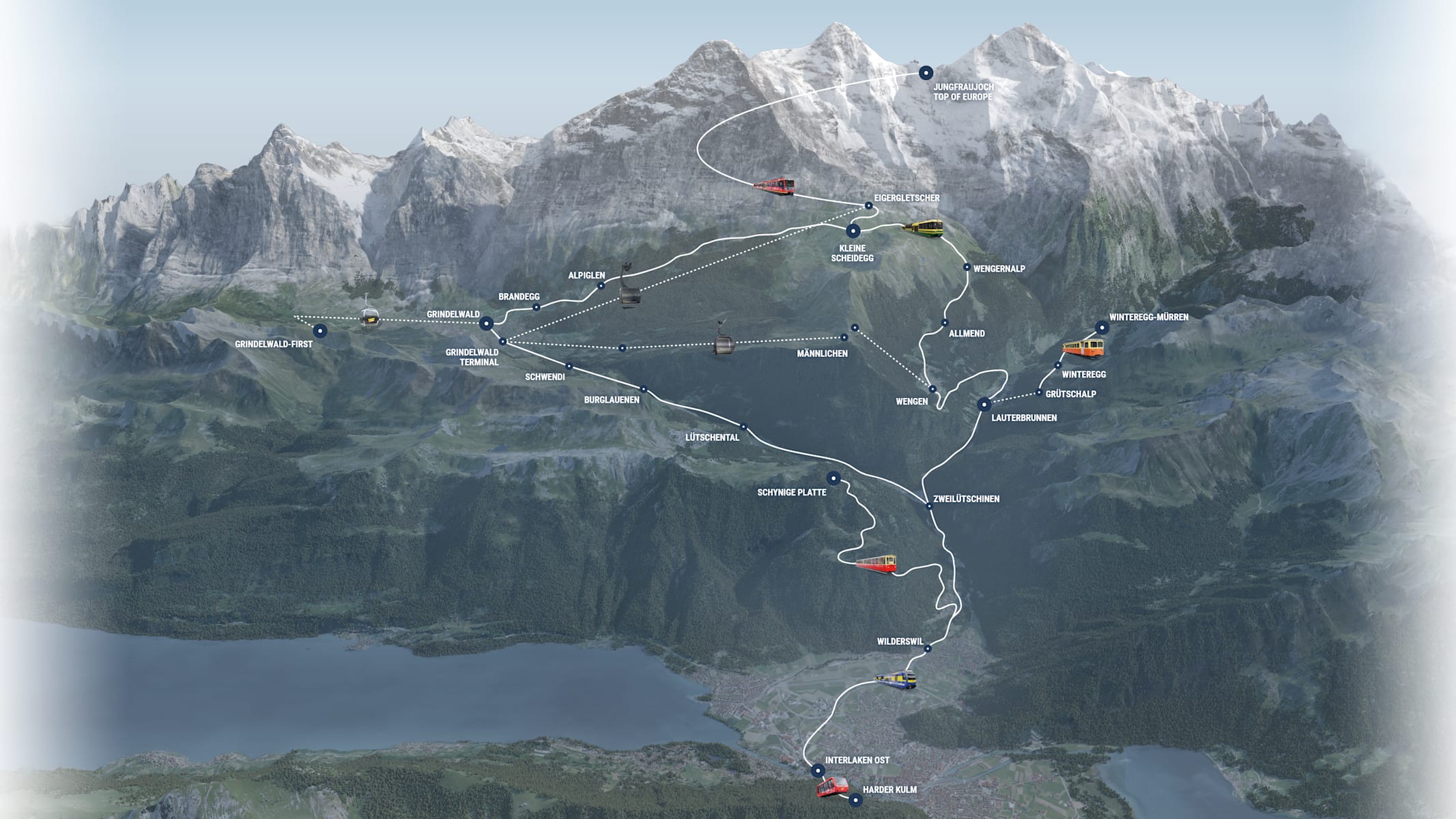Image resolution: width=1456 pixels, height=819 pixels.
Task: Click the Kleine Scheidegg station marker
Action: 852,231
